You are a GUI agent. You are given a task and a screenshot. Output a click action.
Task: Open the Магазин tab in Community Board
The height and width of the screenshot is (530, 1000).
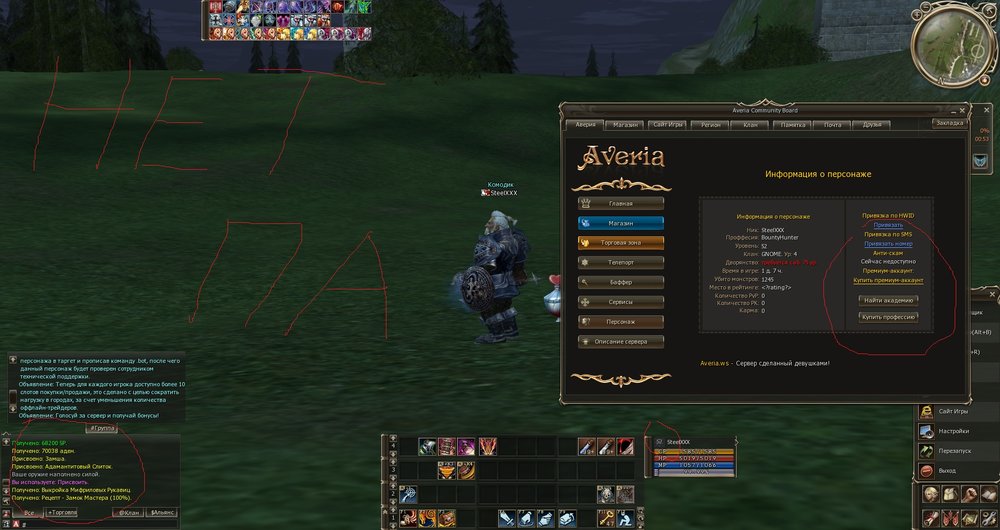(626, 124)
